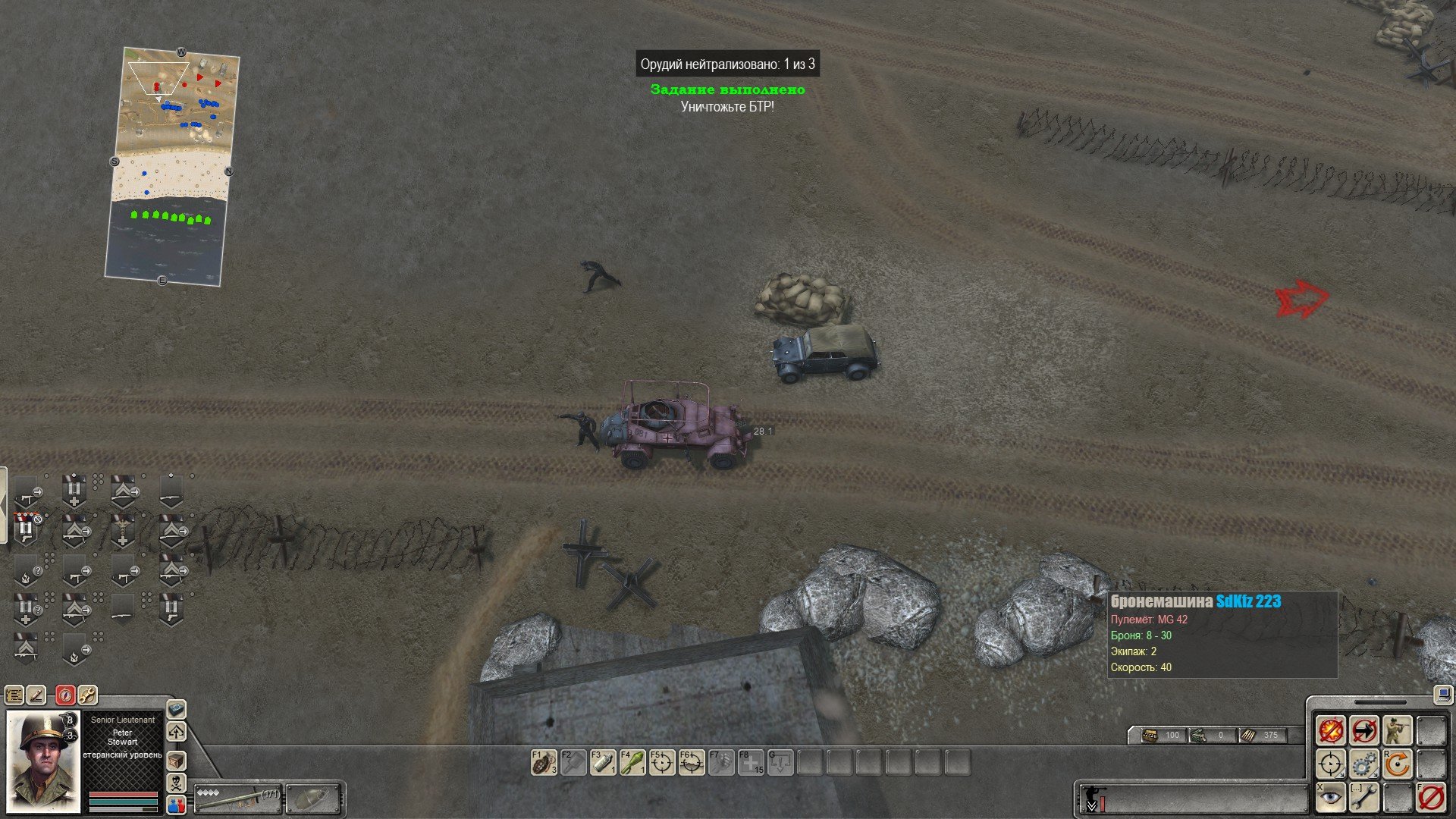Open the wooden crate inventory button
Image resolution: width=1456 pixels, height=819 pixels.
click(176, 761)
